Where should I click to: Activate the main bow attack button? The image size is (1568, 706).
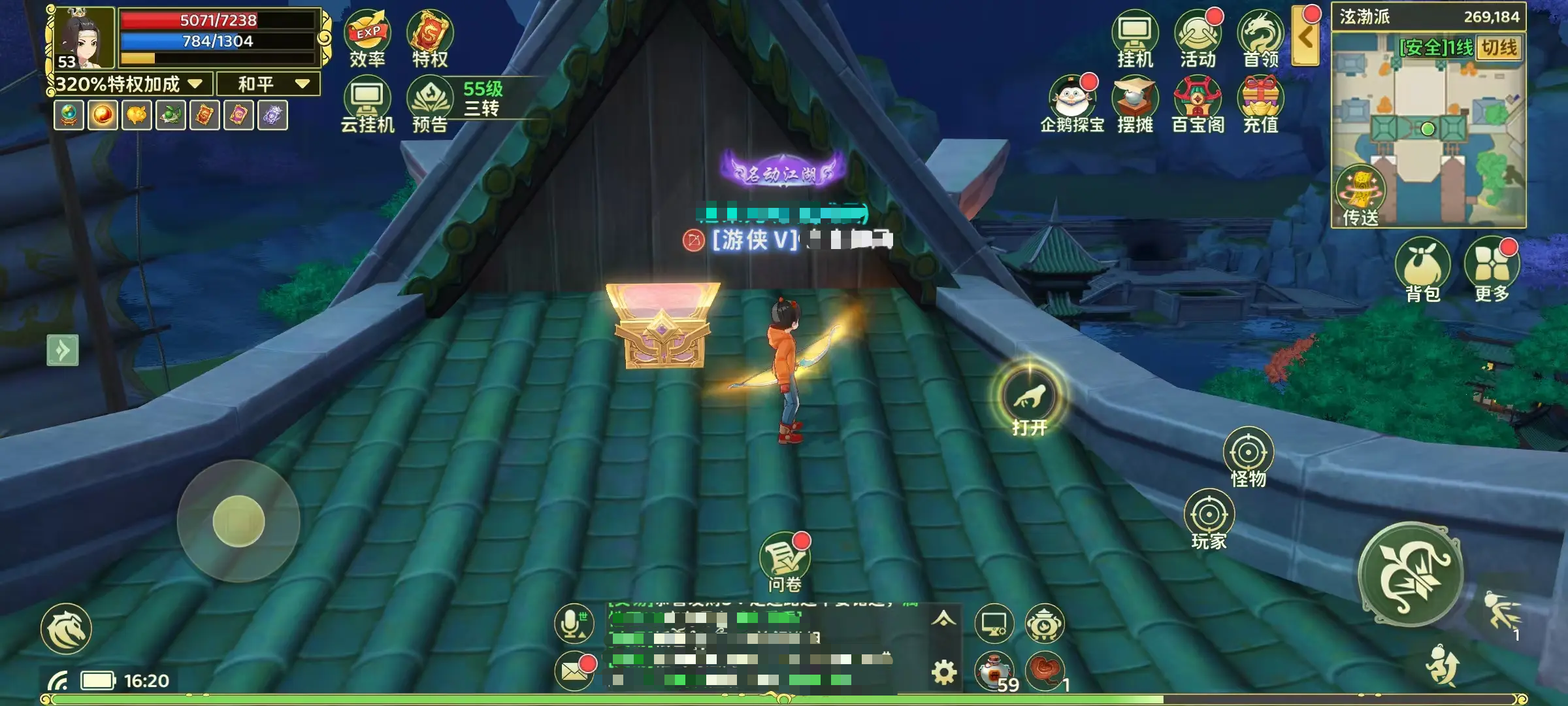1411,574
